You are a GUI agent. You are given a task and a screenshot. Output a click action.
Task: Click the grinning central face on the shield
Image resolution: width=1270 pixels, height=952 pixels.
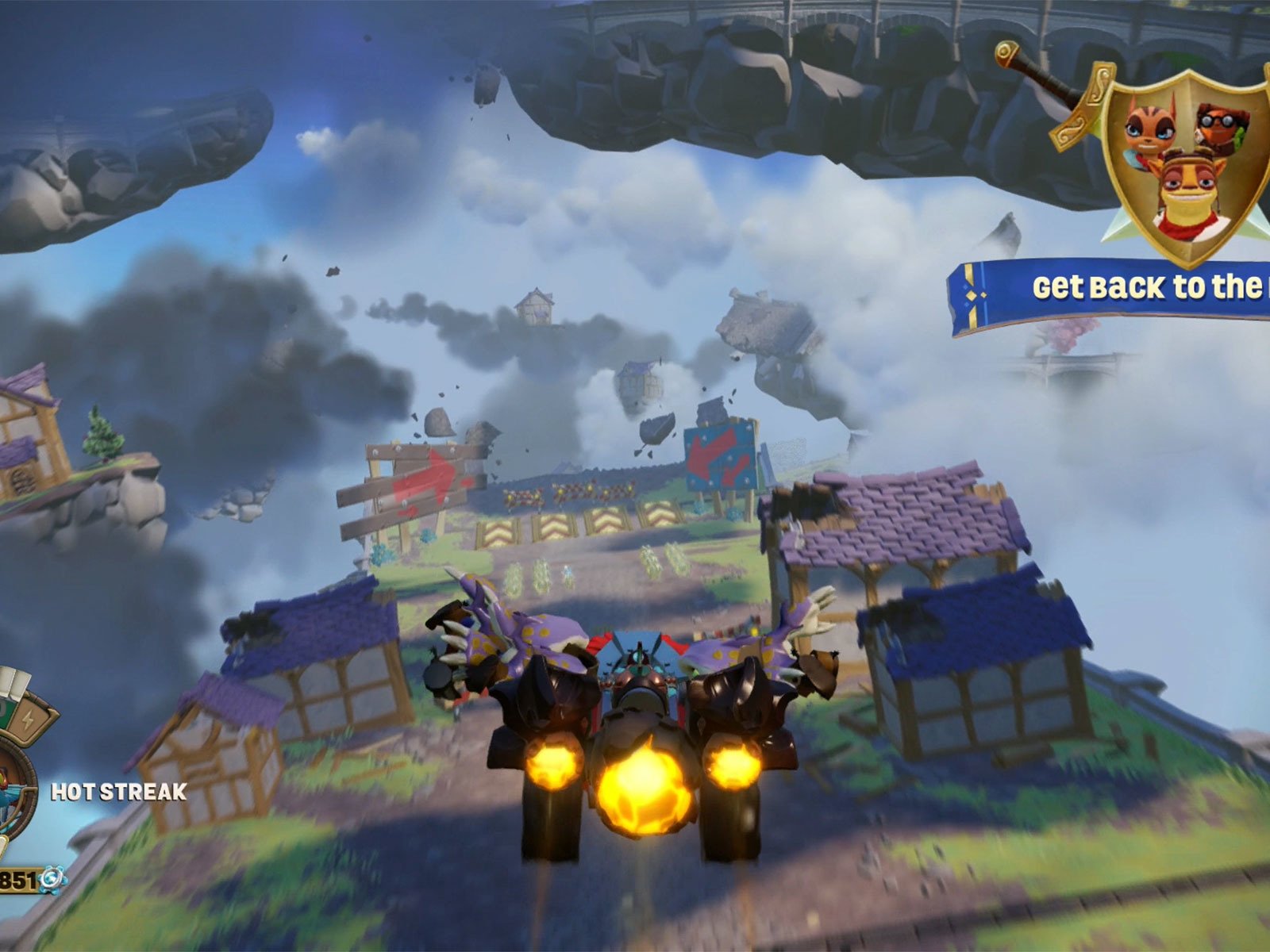coord(1188,189)
